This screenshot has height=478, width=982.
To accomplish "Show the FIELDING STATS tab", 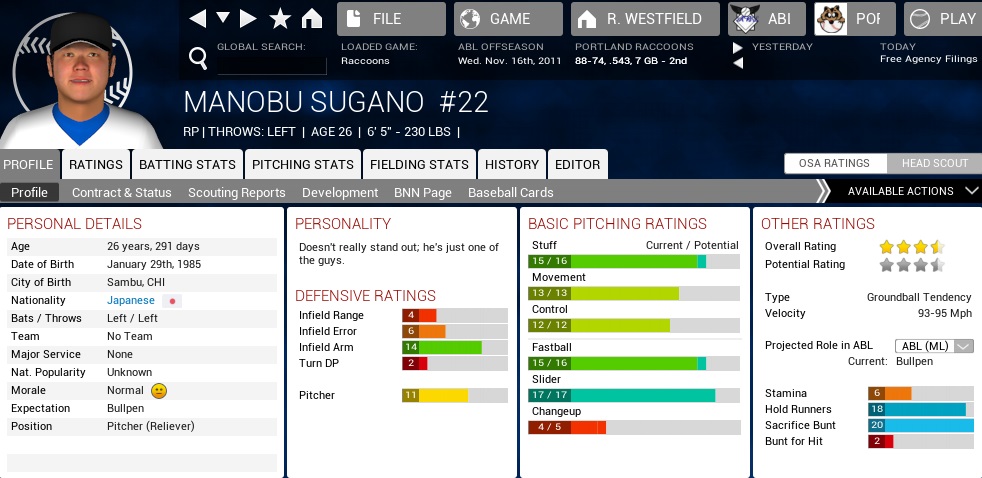I will pos(419,165).
